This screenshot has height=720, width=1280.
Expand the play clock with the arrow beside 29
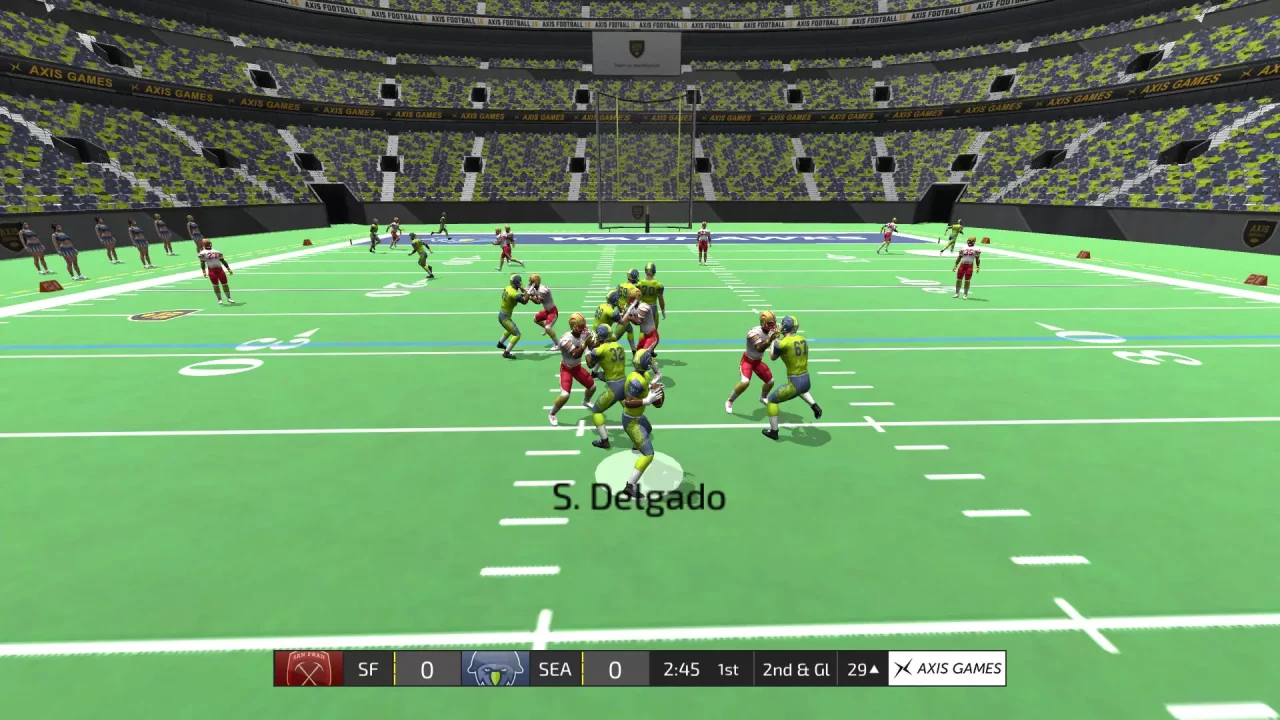(x=874, y=669)
